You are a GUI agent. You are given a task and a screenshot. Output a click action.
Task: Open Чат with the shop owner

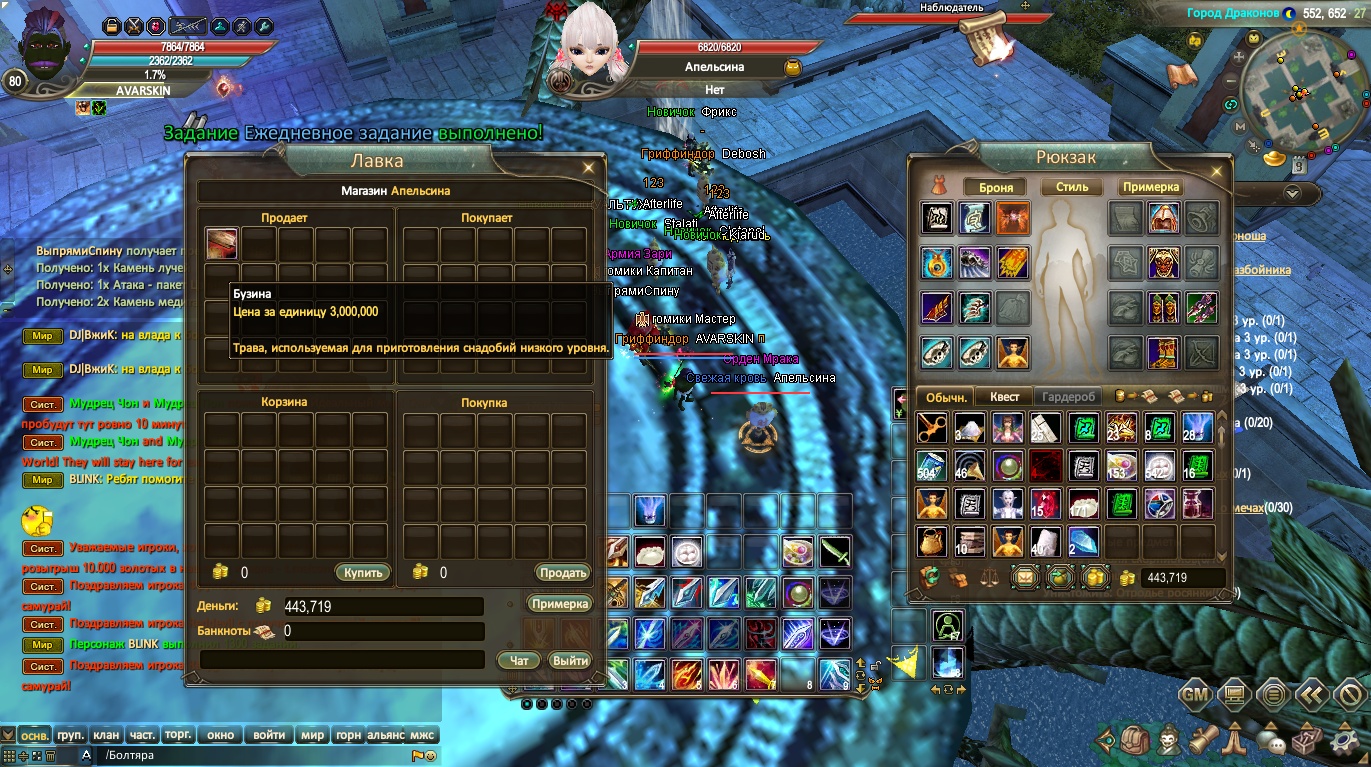click(x=519, y=661)
